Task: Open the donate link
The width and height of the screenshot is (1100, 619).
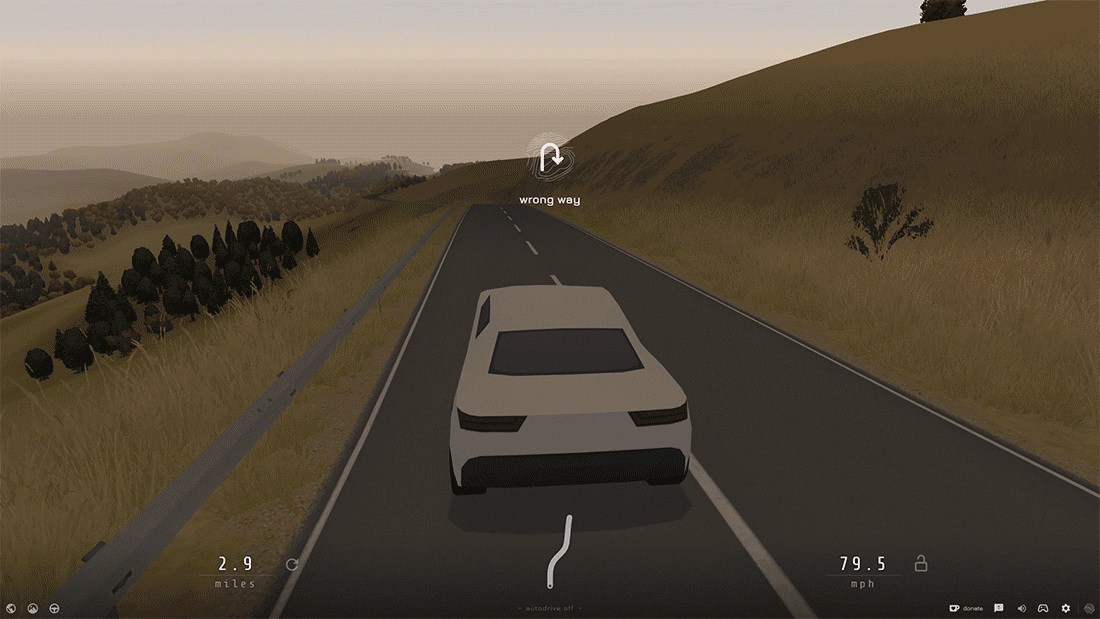Action: (966, 608)
